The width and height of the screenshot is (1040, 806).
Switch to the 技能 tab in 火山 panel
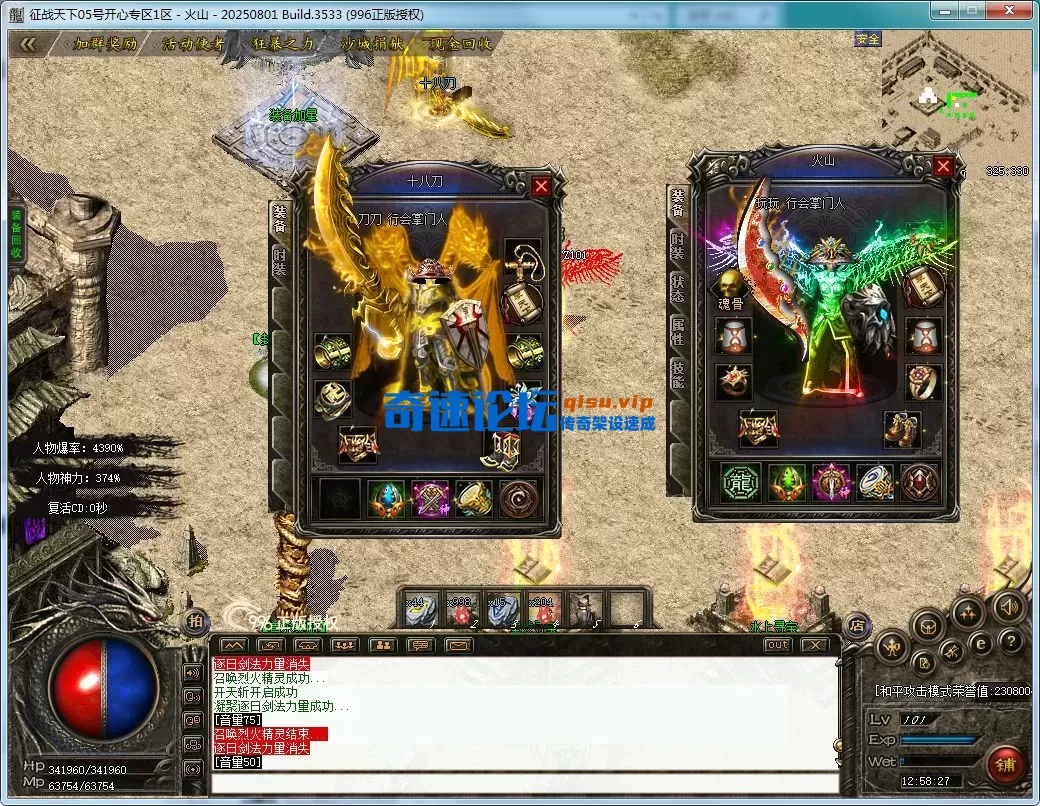pyautogui.click(x=677, y=376)
